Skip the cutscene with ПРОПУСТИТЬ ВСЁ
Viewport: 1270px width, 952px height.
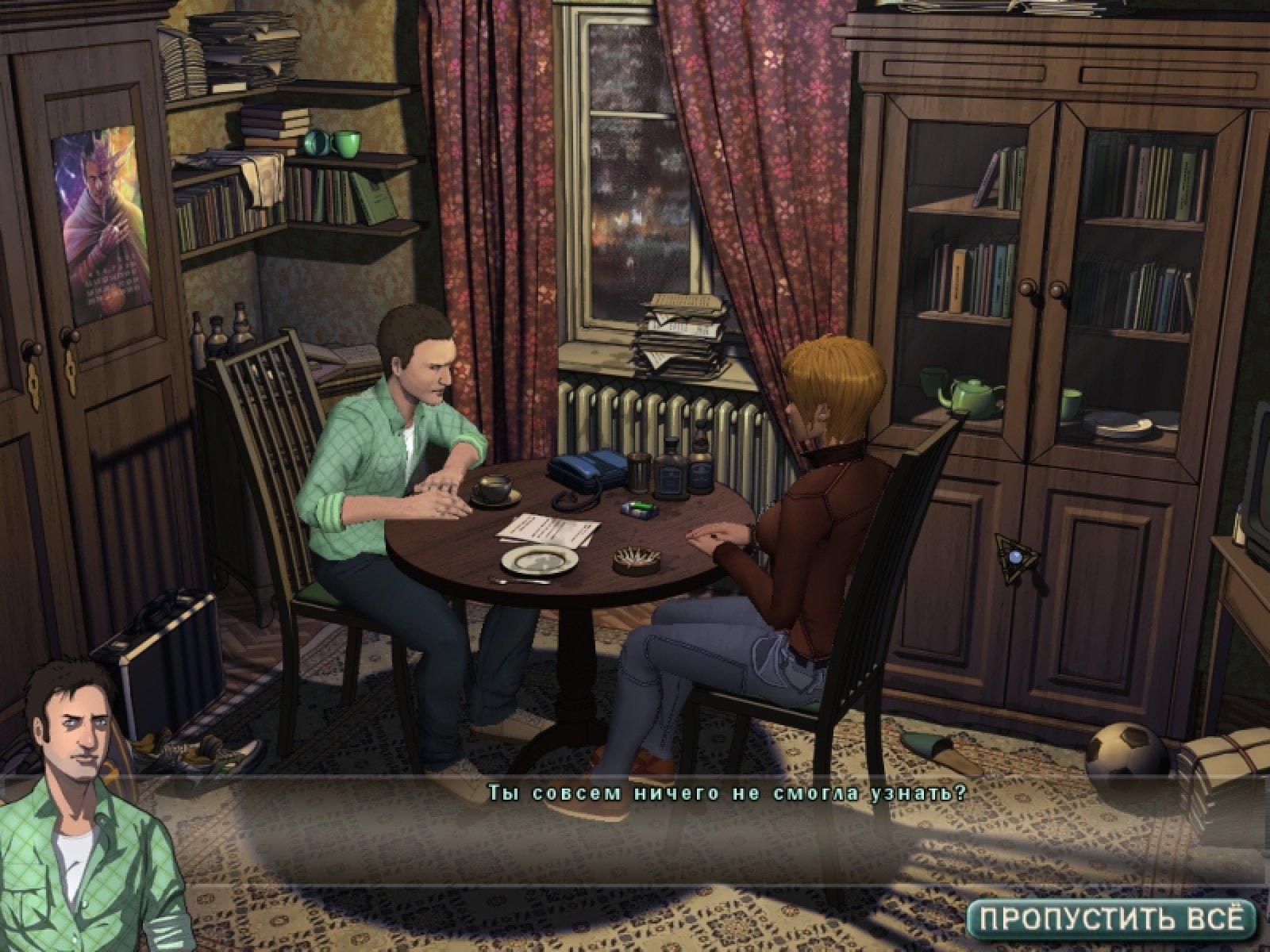pos(1111,919)
